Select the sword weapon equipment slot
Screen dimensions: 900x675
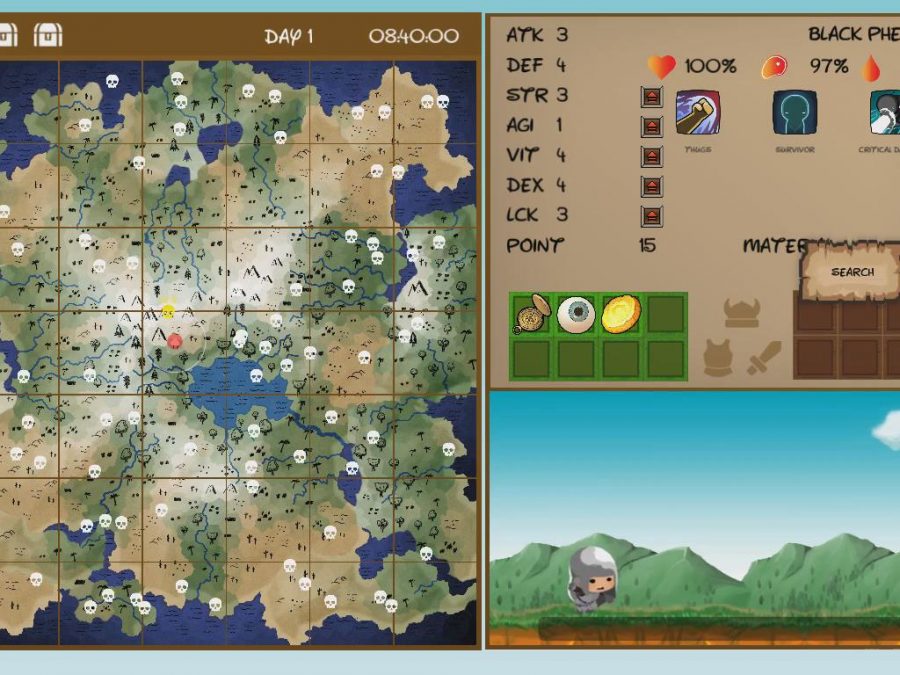[764, 357]
